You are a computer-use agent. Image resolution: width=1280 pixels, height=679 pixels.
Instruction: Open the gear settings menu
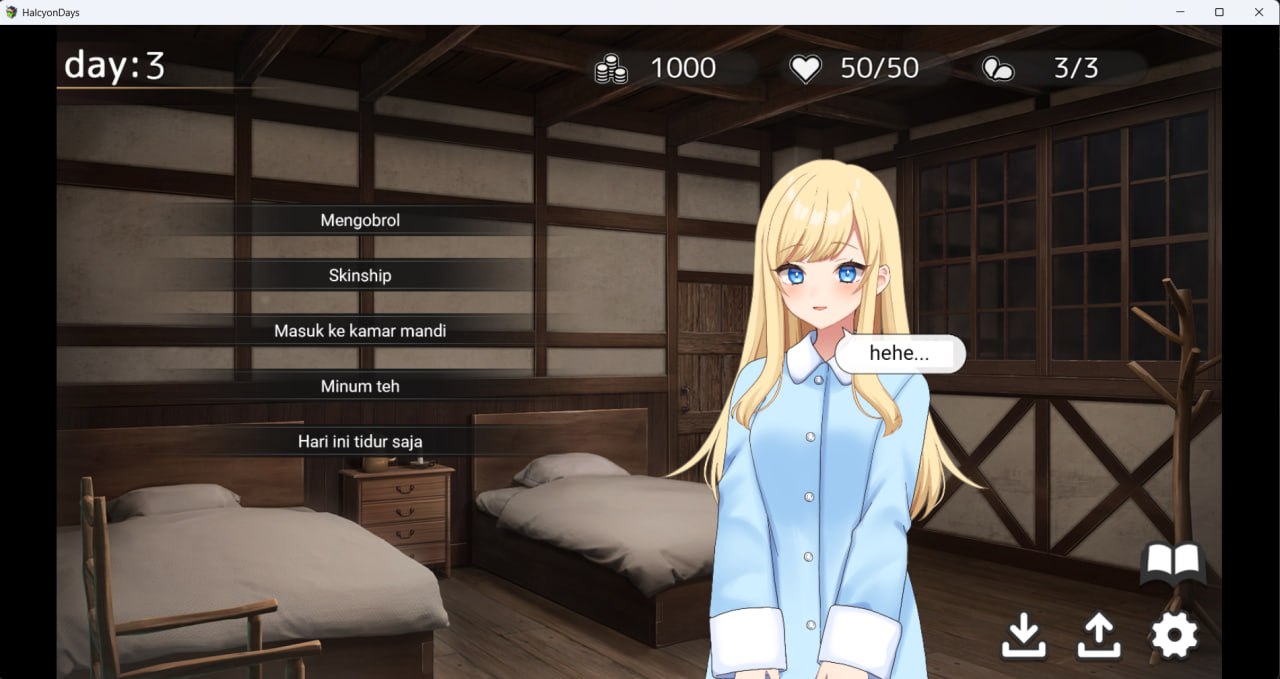point(1174,635)
